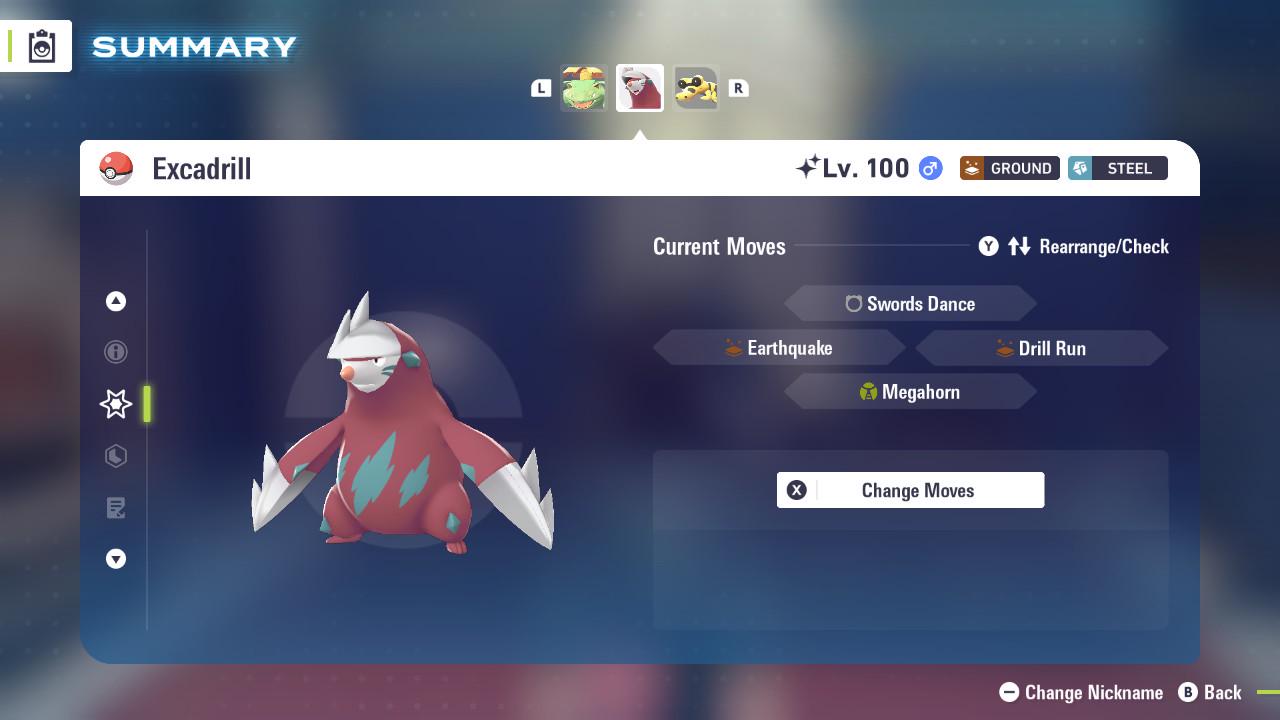Image resolution: width=1280 pixels, height=720 pixels.
Task: Click the male gender symbol
Action: pyautogui.click(x=928, y=168)
